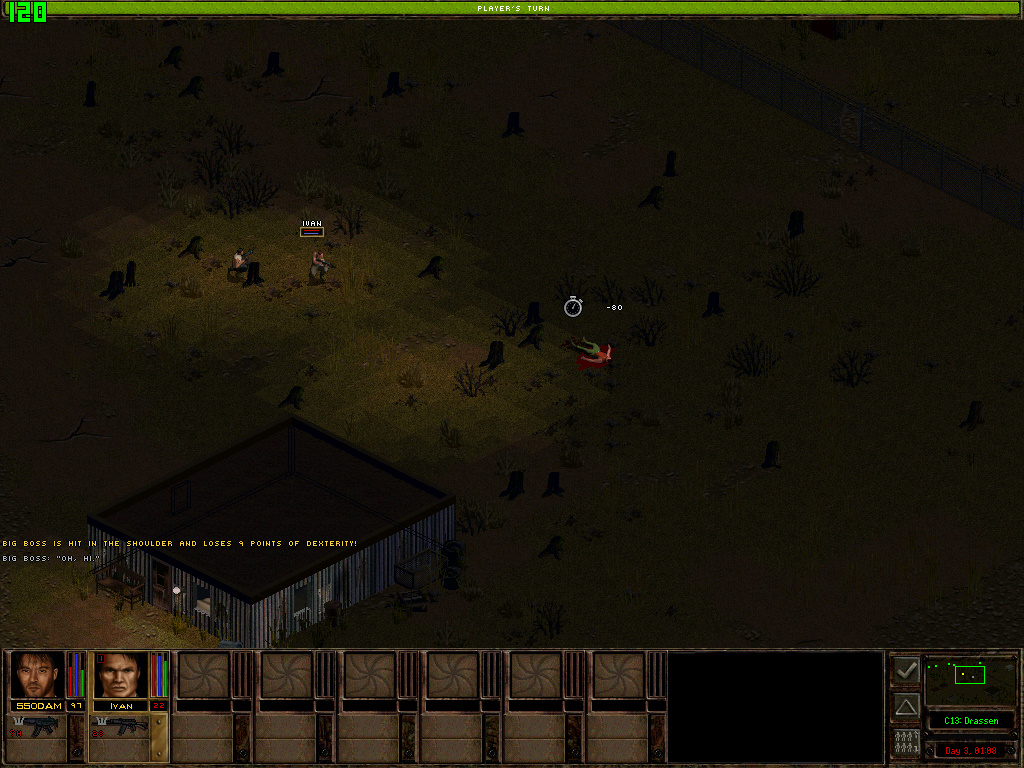Click Ivan's rifle weapon slot

tap(123, 727)
